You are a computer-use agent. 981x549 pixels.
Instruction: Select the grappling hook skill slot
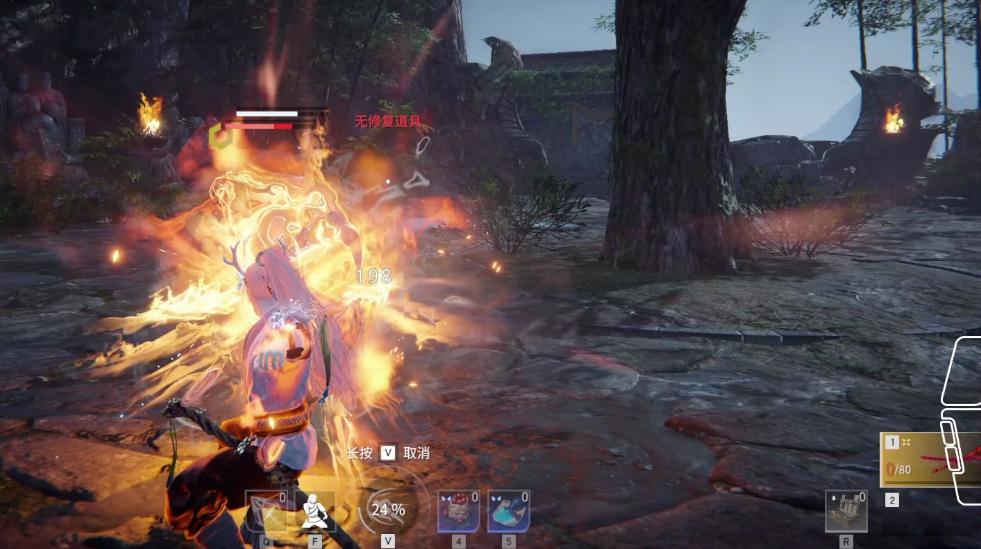(x=266, y=511)
